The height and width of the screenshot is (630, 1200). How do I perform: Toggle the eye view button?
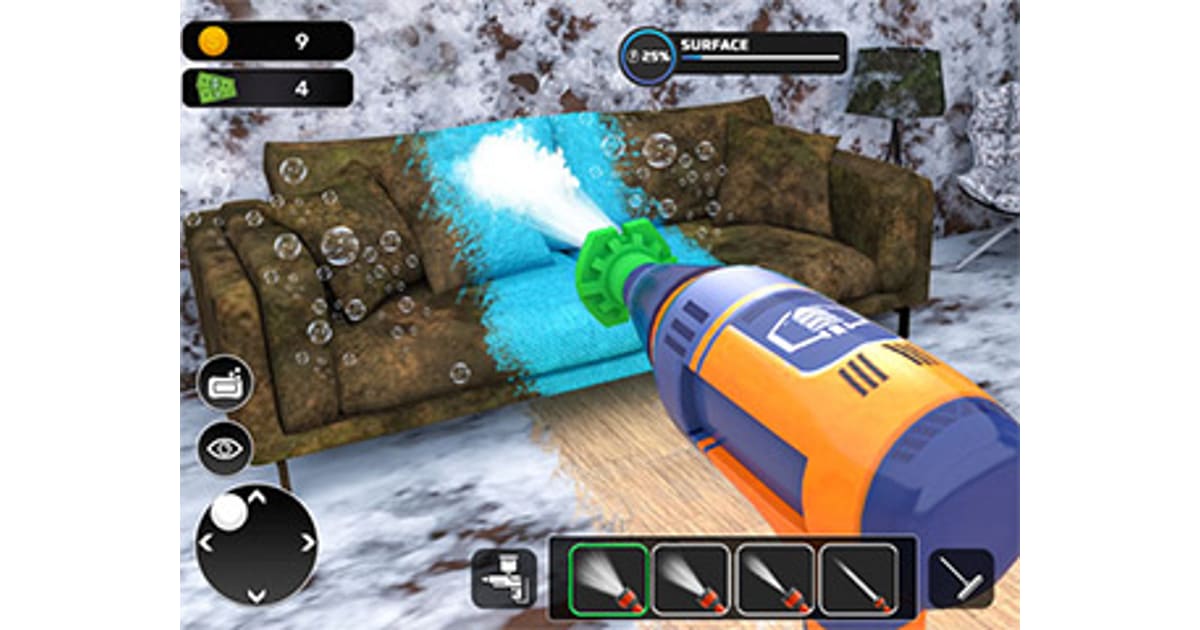click(225, 448)
